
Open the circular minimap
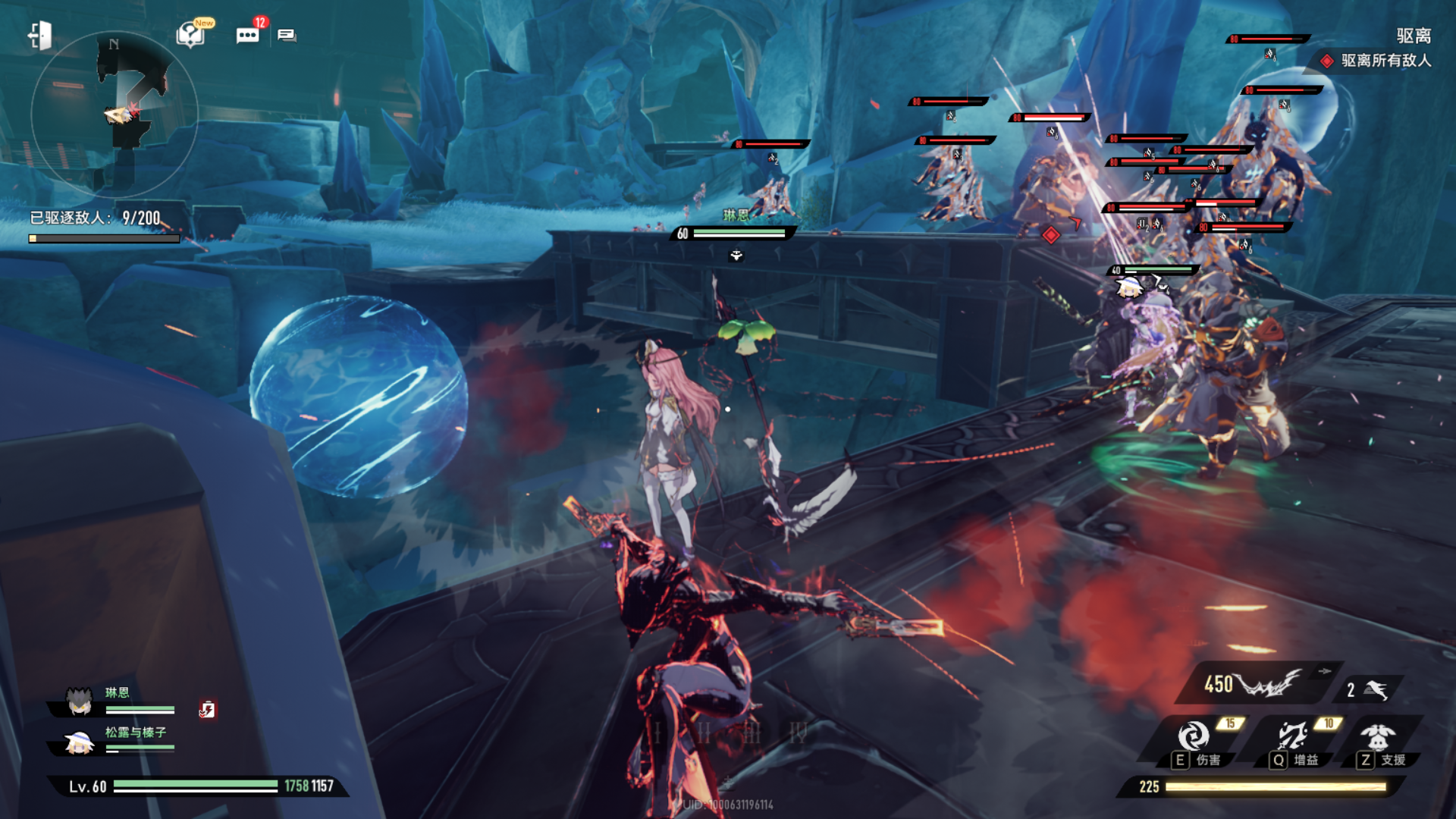point(114,114)
